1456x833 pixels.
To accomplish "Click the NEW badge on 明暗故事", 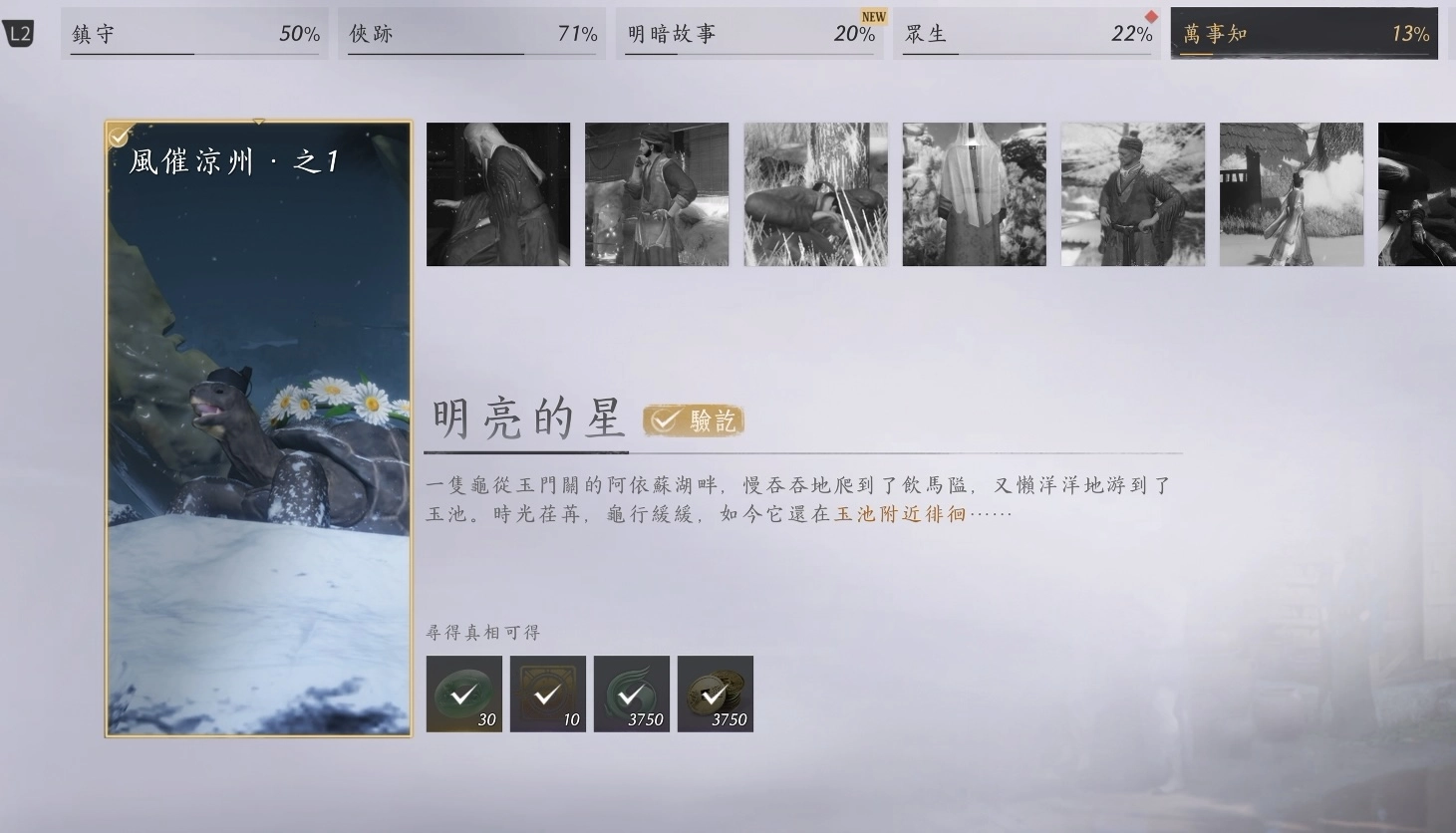I will 872,16.
